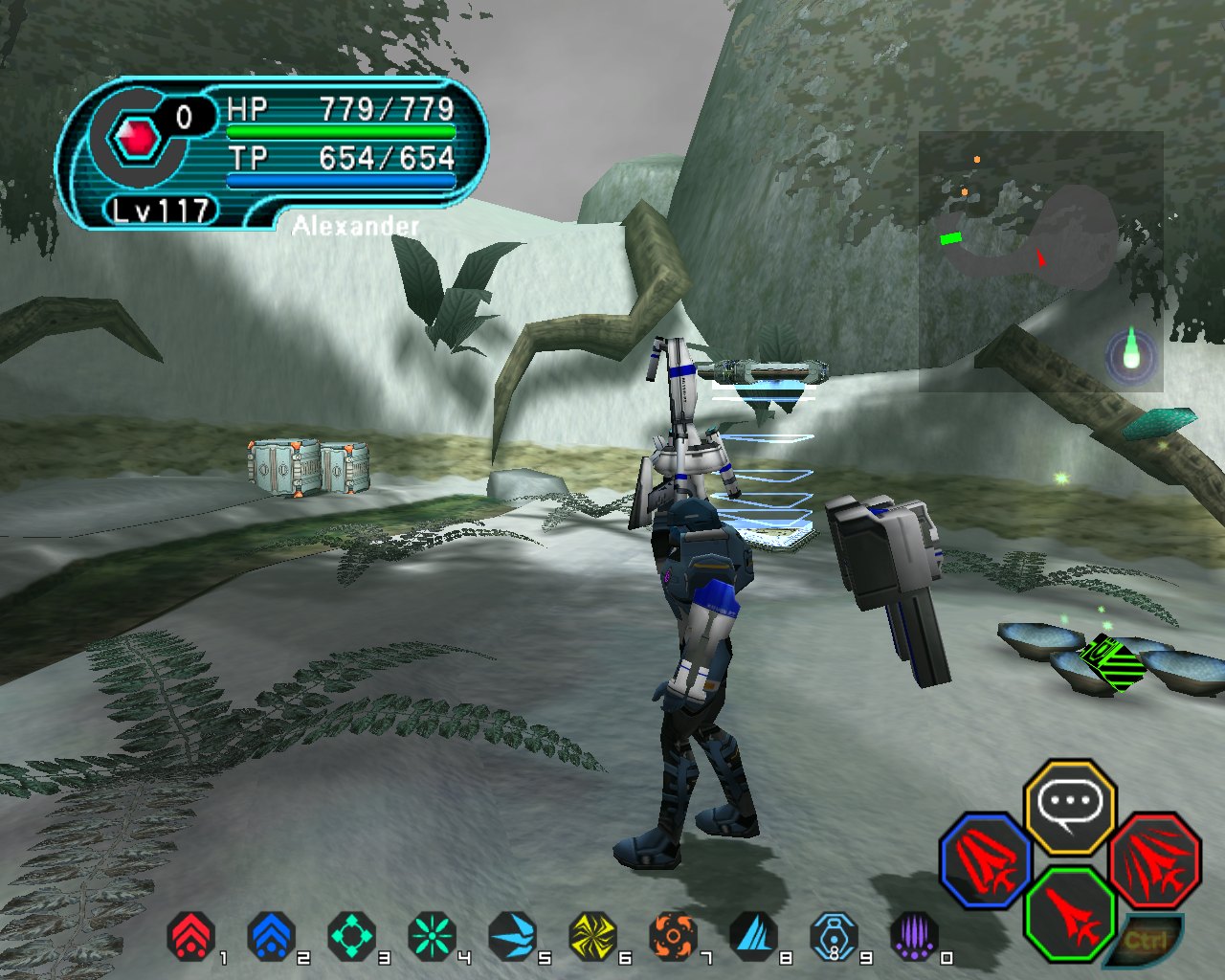Use the teal diamond-ring technique in slot 3
This screenshot has width=1225, height=980.
(x=351, y=936)
